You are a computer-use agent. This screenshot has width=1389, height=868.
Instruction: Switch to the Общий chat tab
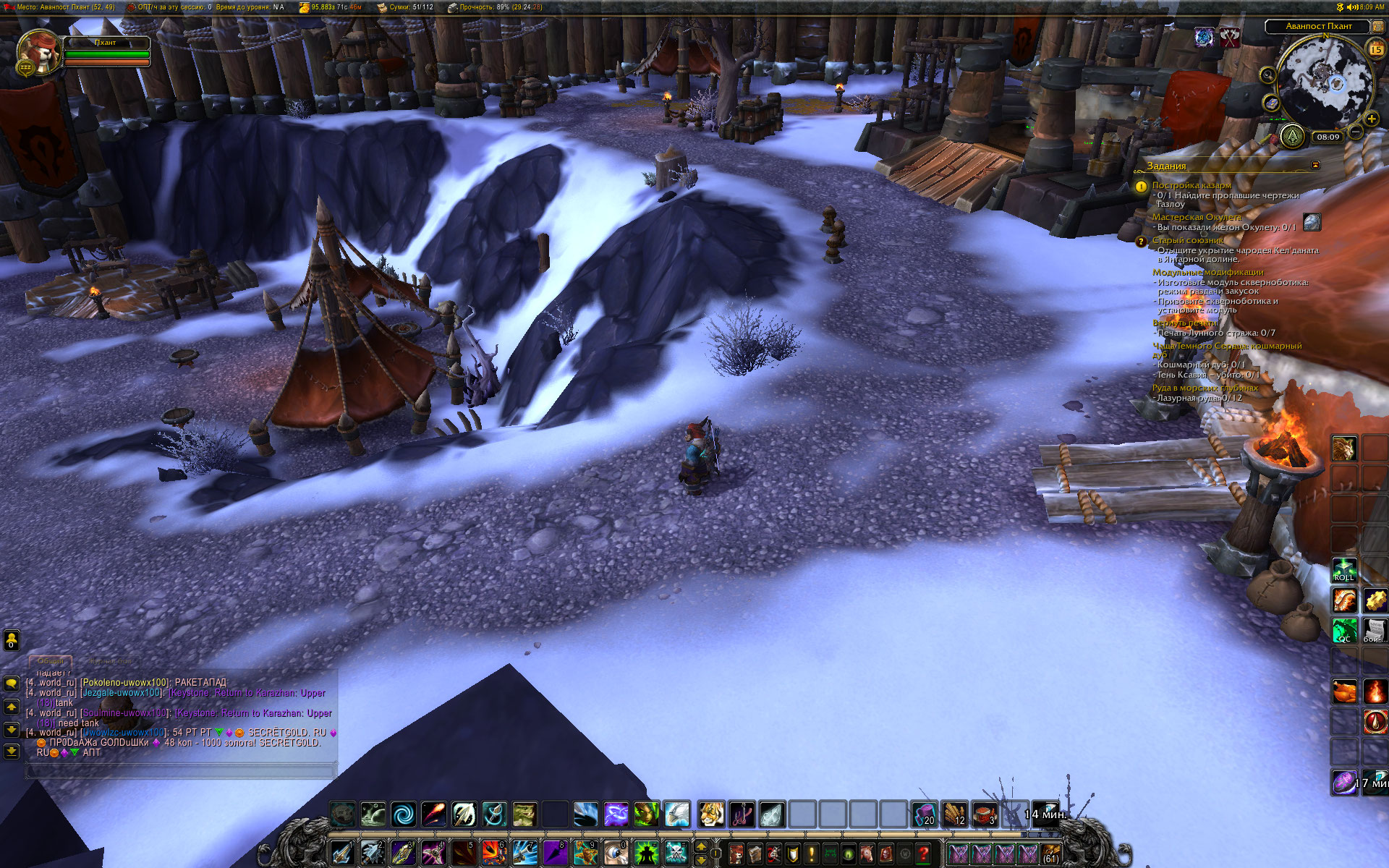click(x=51, y=661)
